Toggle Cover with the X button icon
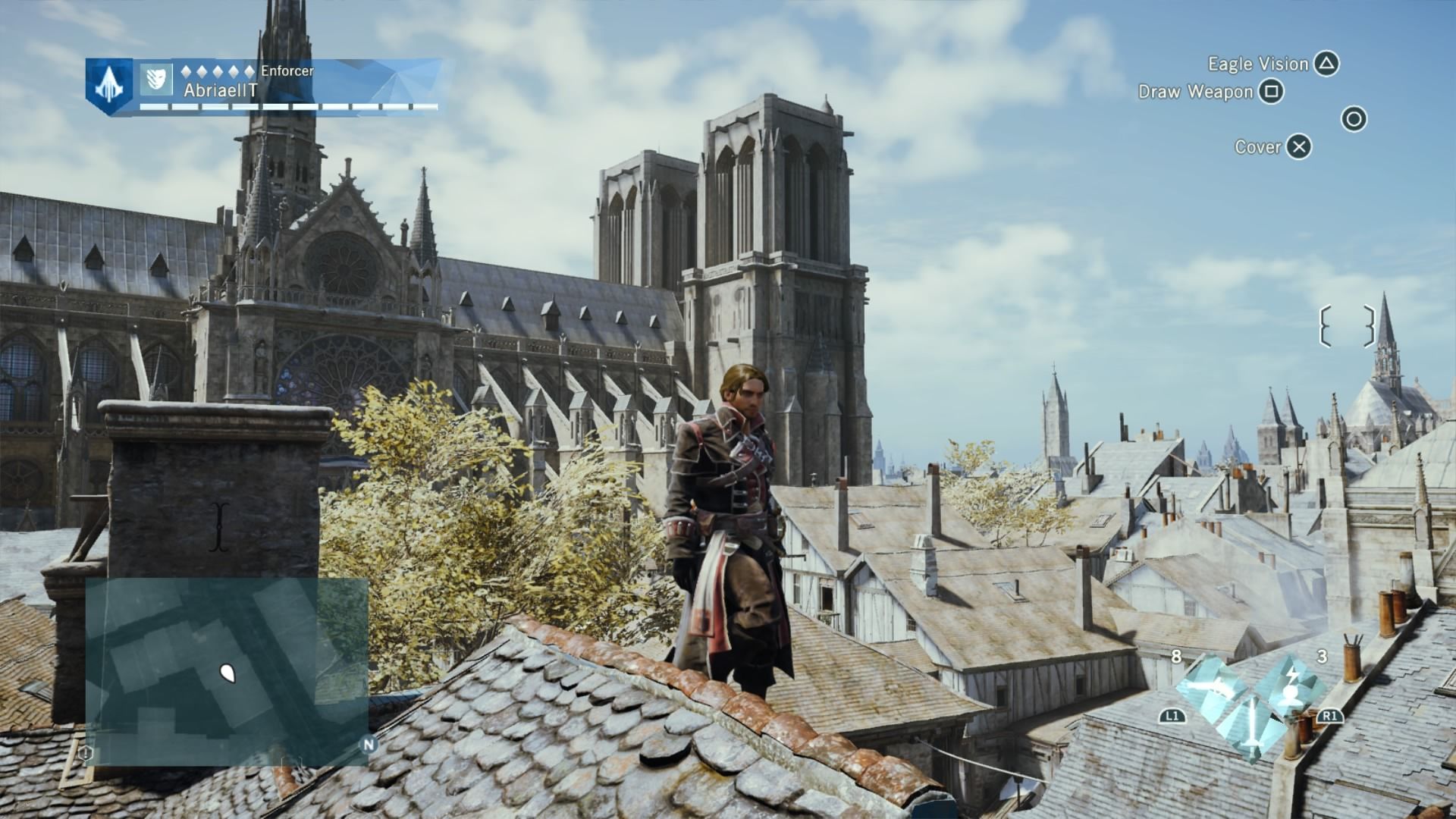The width and height of the screenshot is (1456, 819). [1299, 147]
